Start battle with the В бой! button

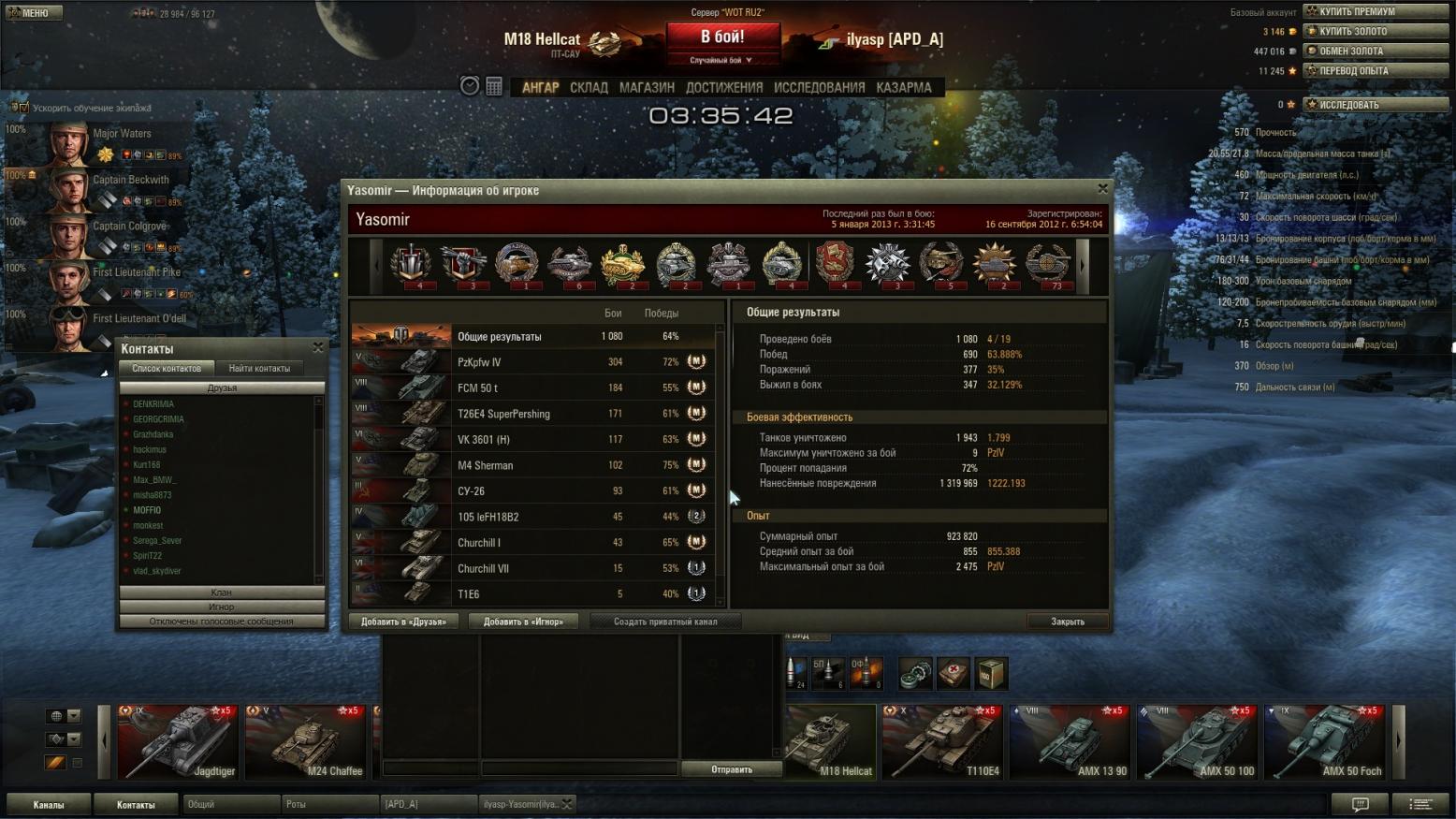(722, 37)
